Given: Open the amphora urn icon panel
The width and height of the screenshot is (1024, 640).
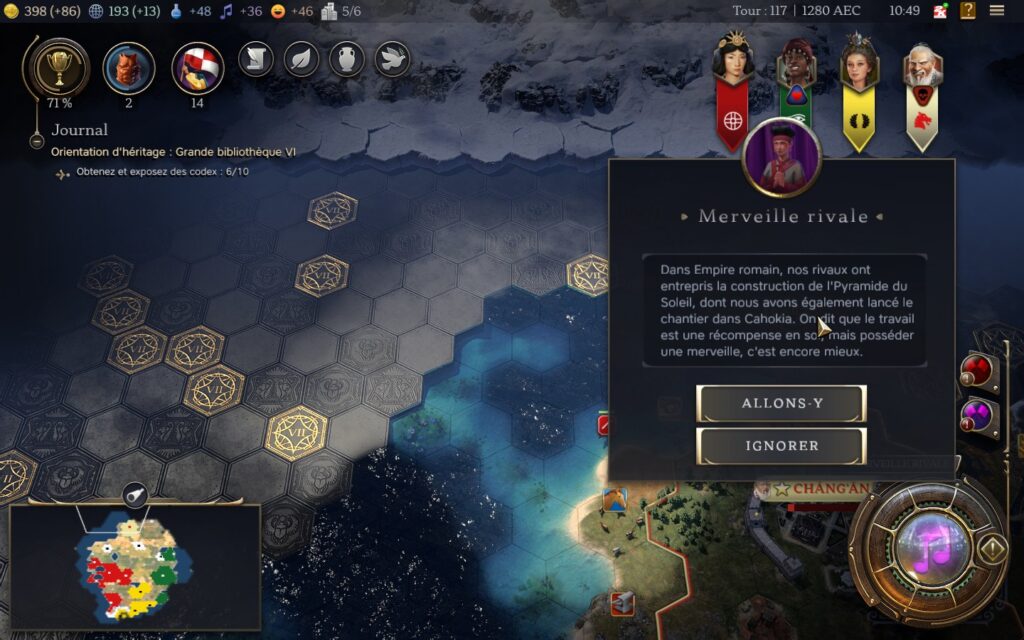Looking at the screenshot, I should (x=347, y=59).
